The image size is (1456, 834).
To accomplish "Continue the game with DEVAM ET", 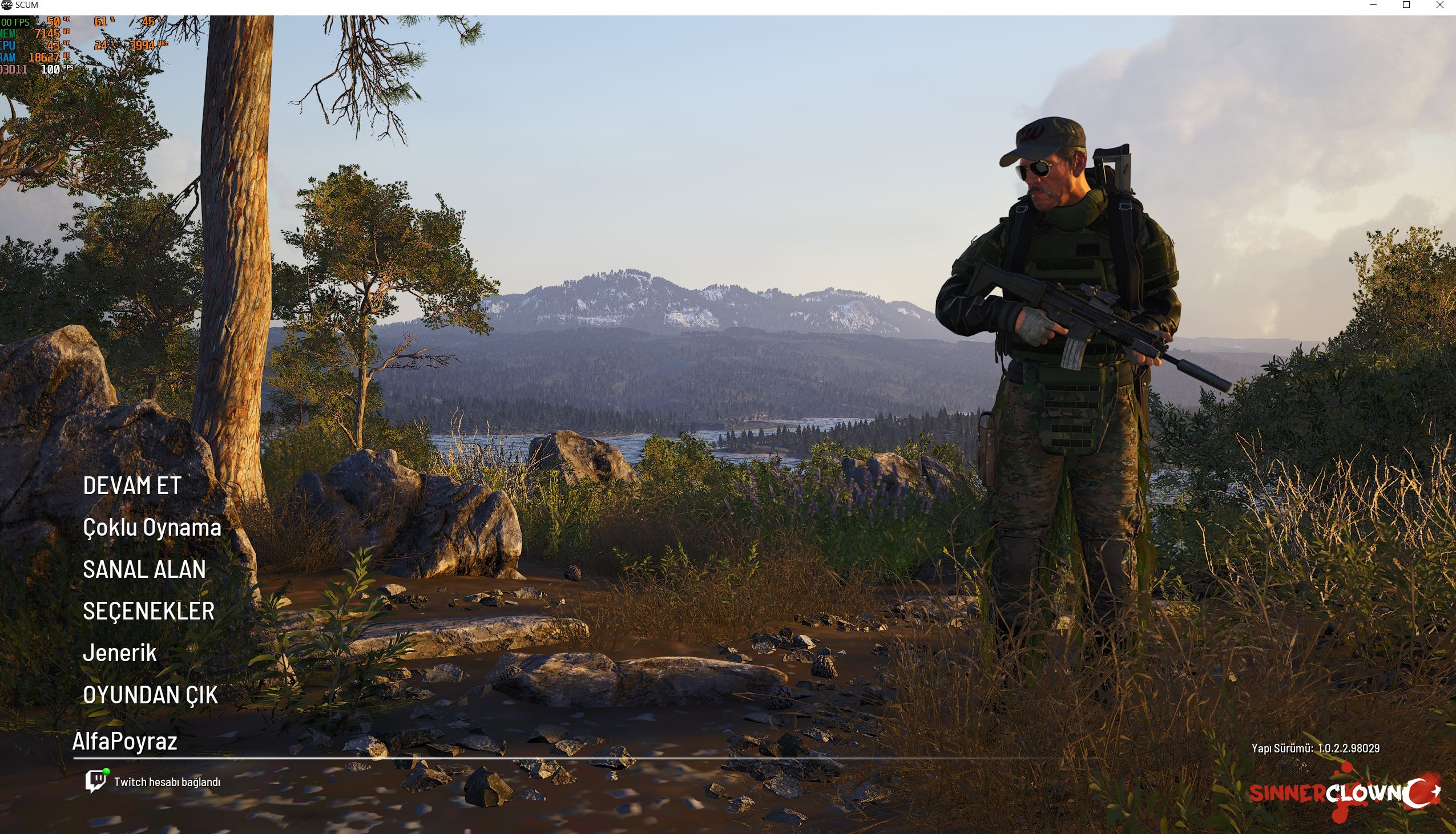I will pyautogui.click(x=132, y=485).
